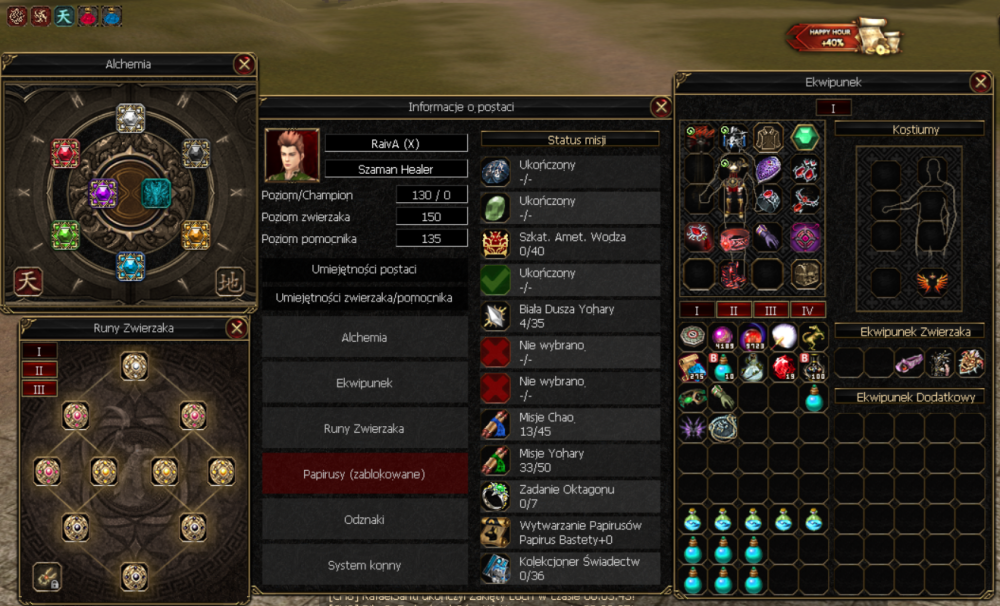Open the Alchemia menu button
Screen dimensions: 1000x606
coord(364,338)
